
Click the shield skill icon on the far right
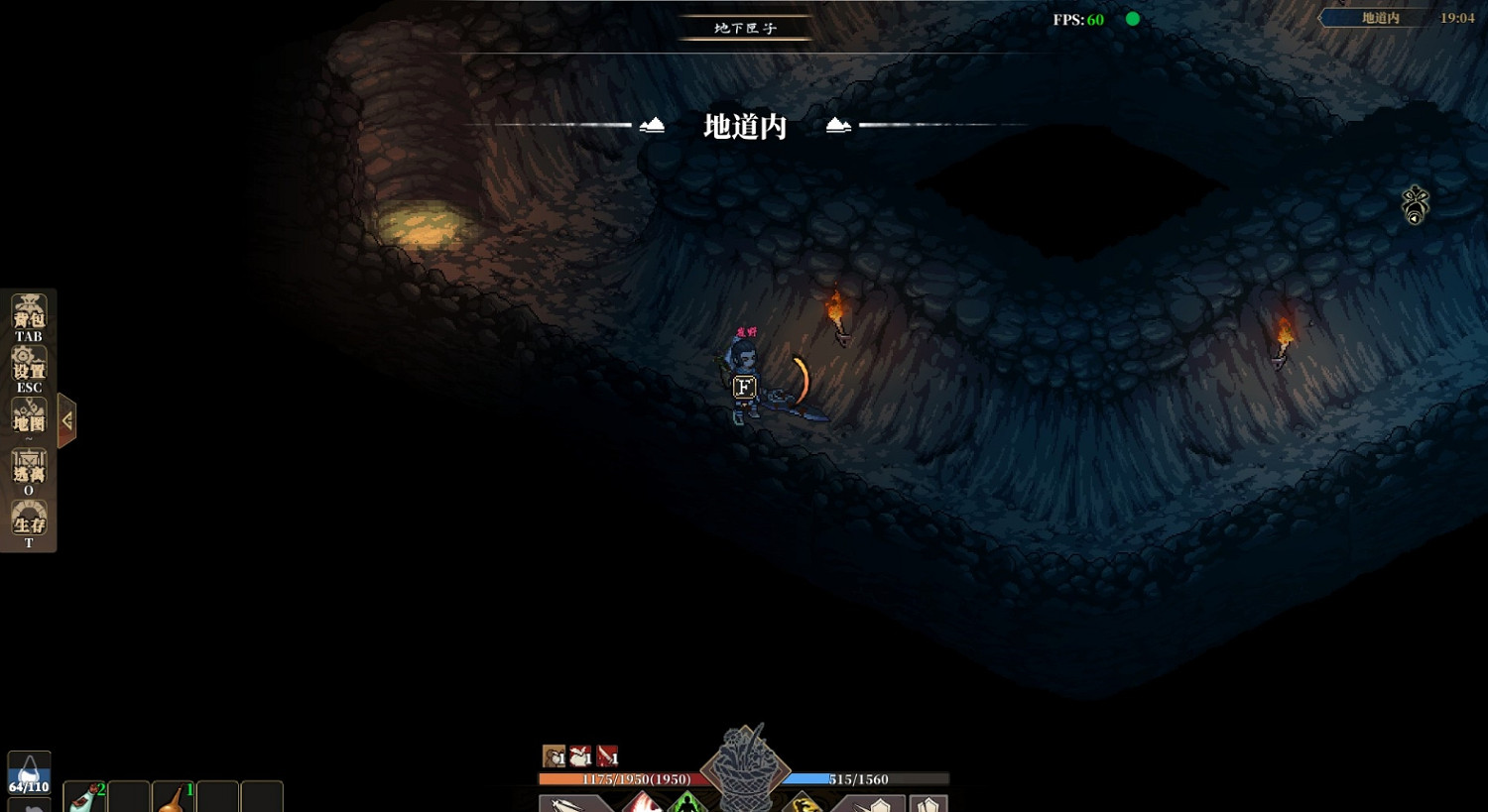click(928, 805)
